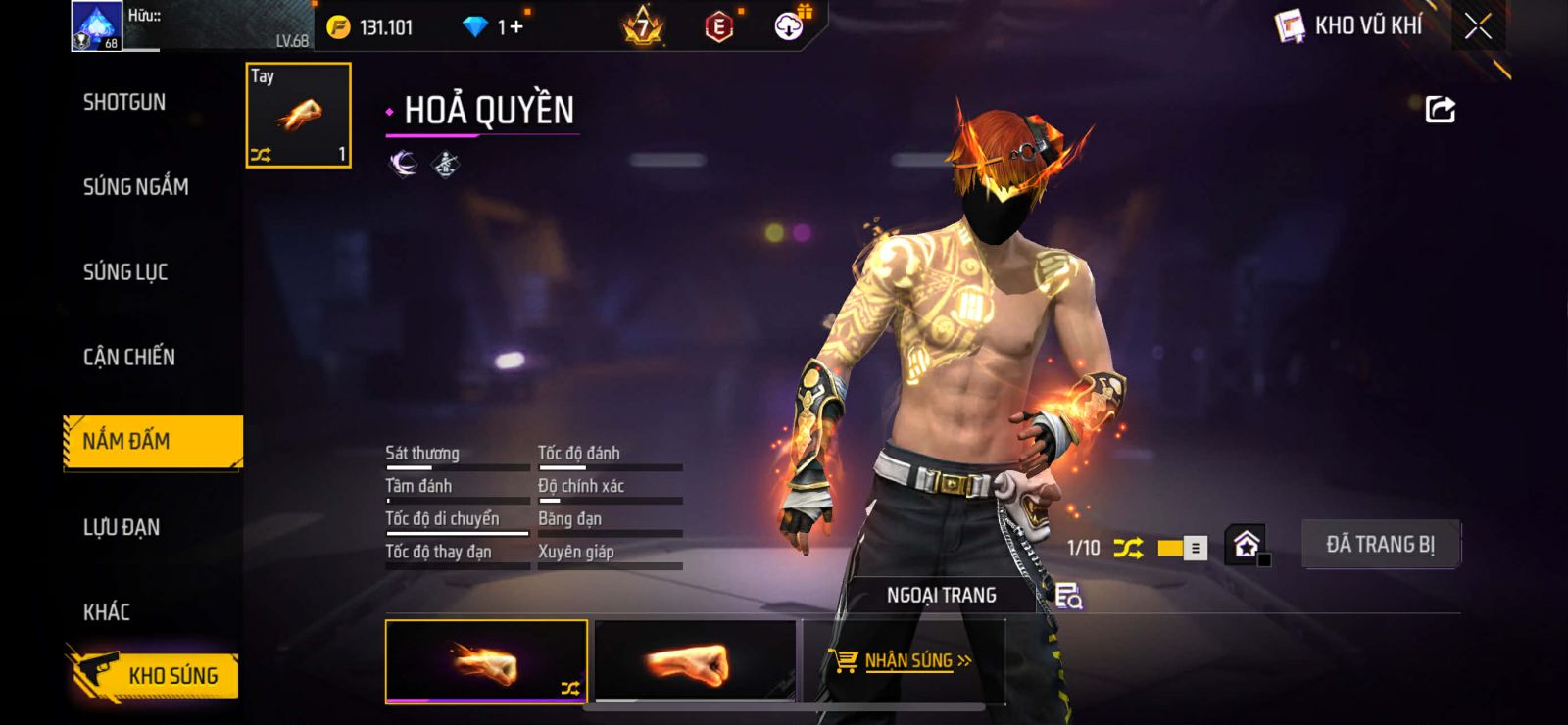This screenshot has width=1568, height=725.
Task: Open the KHÁC category
Action: (107, 612)
